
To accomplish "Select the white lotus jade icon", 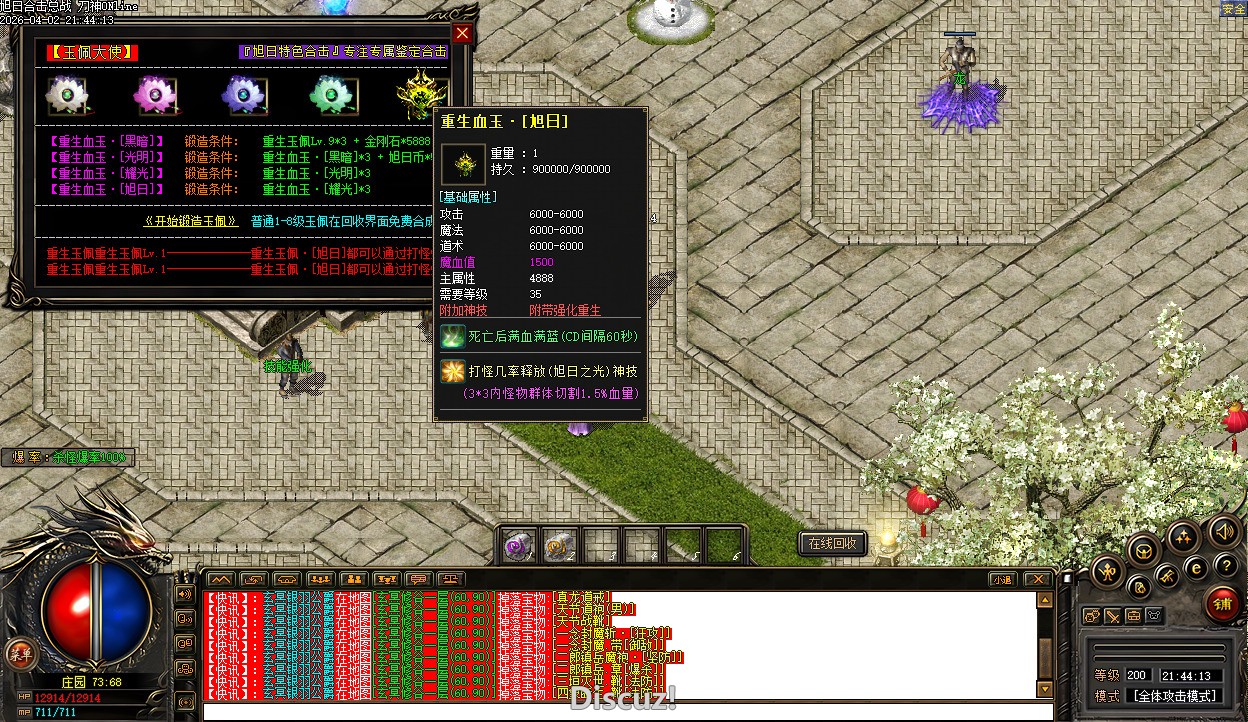I will [x=68, y=95].
